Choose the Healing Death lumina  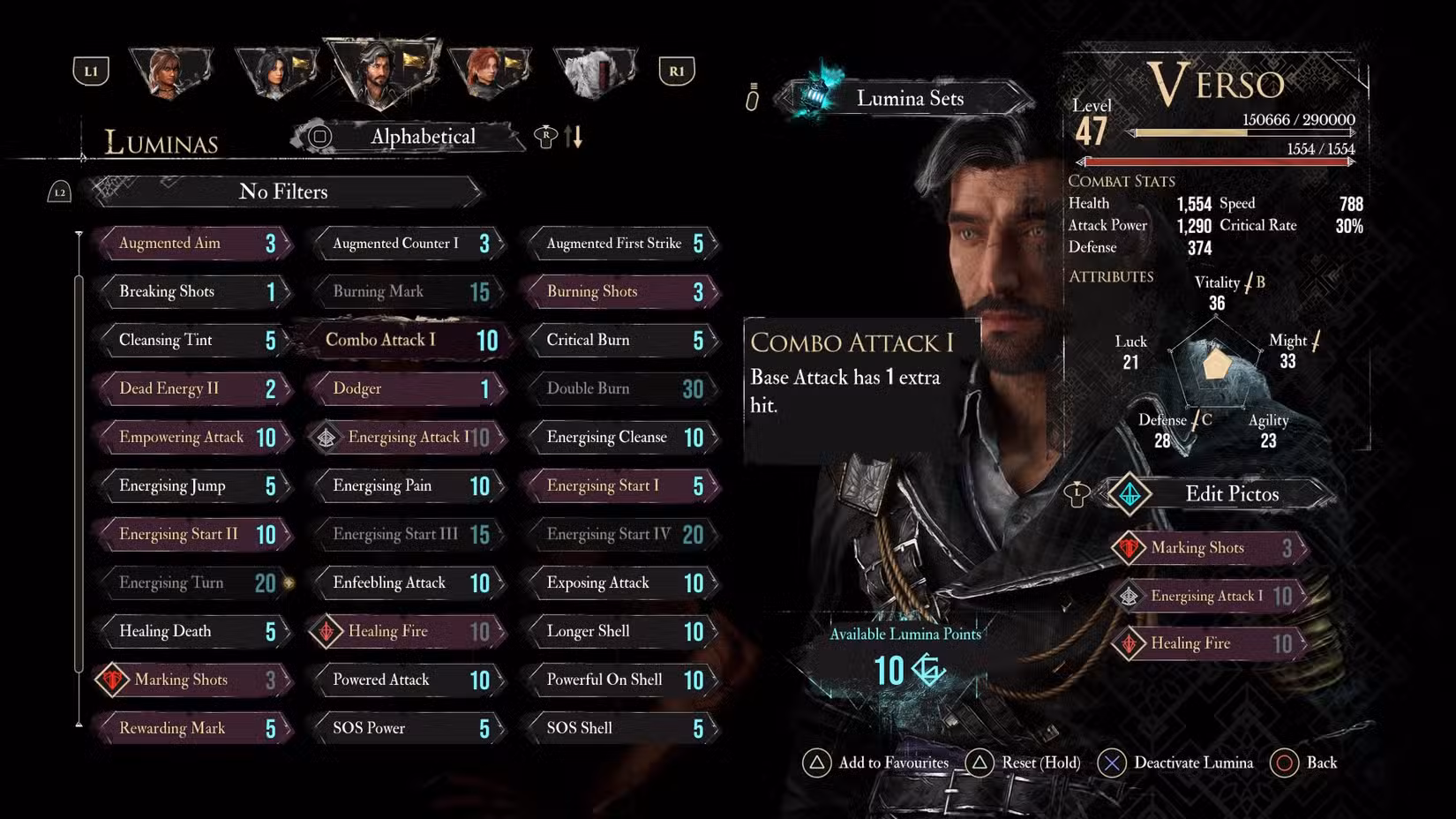click(x=194, y=632)
